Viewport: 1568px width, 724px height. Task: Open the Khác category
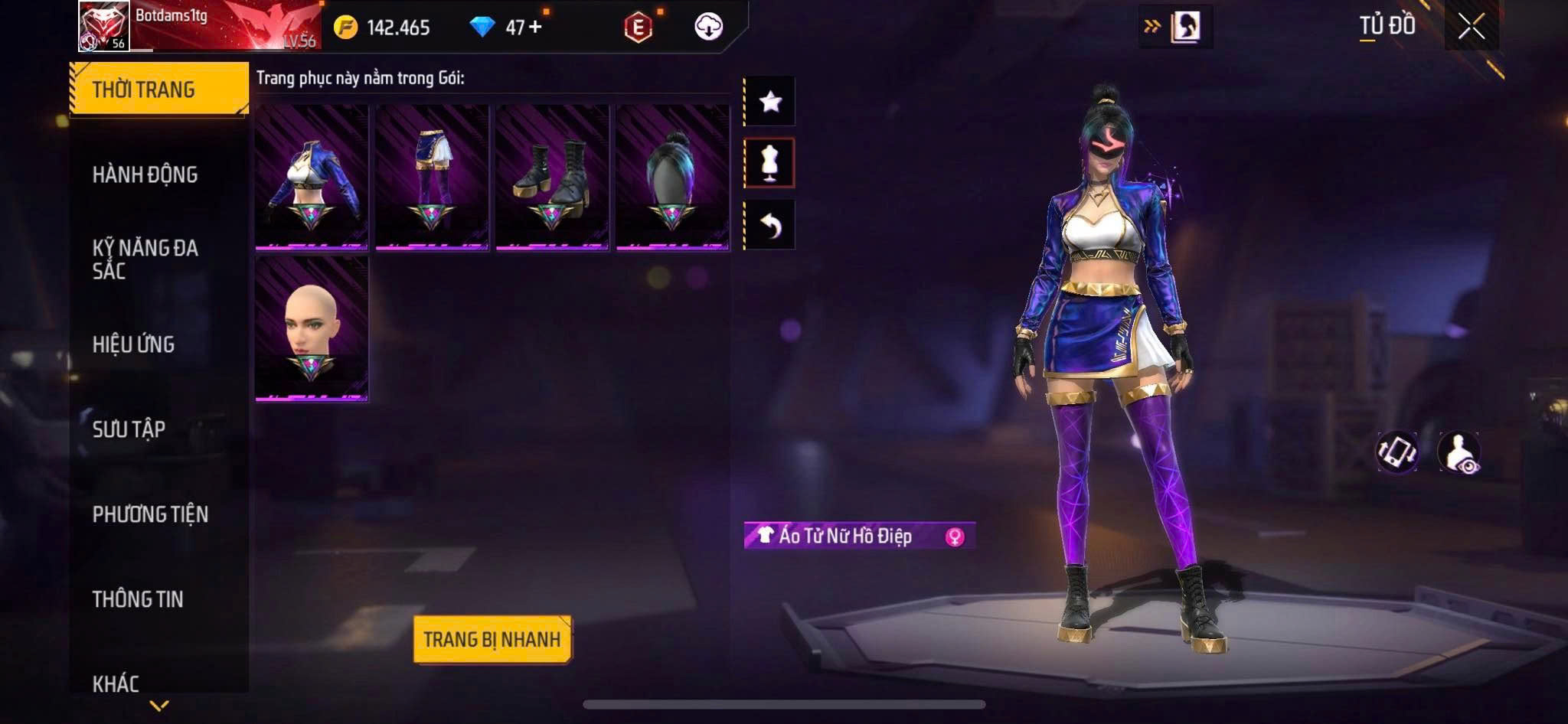pyautogui.click(x=116, y=683)
